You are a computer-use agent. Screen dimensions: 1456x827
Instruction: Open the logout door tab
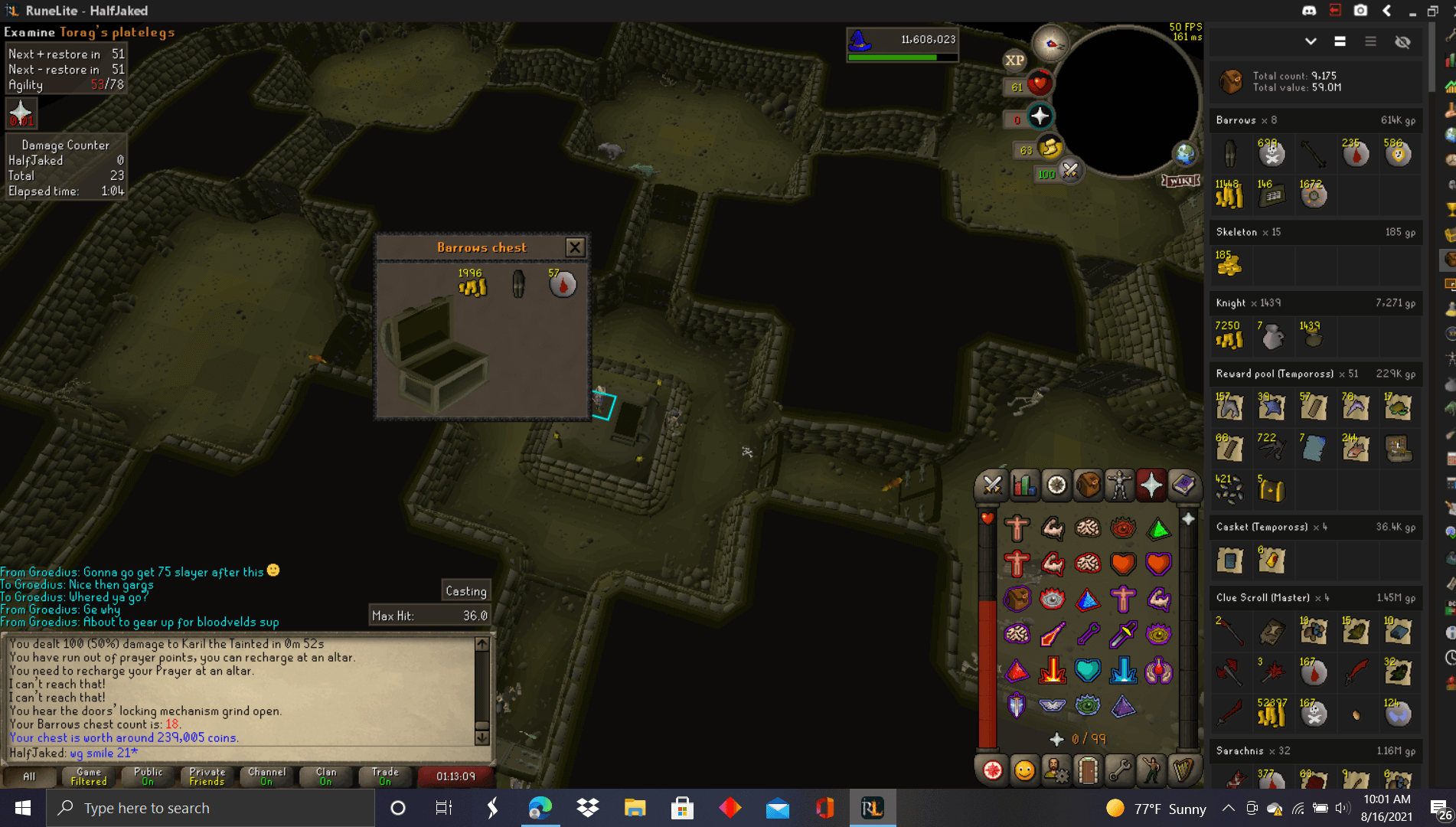click(1087, 770)
